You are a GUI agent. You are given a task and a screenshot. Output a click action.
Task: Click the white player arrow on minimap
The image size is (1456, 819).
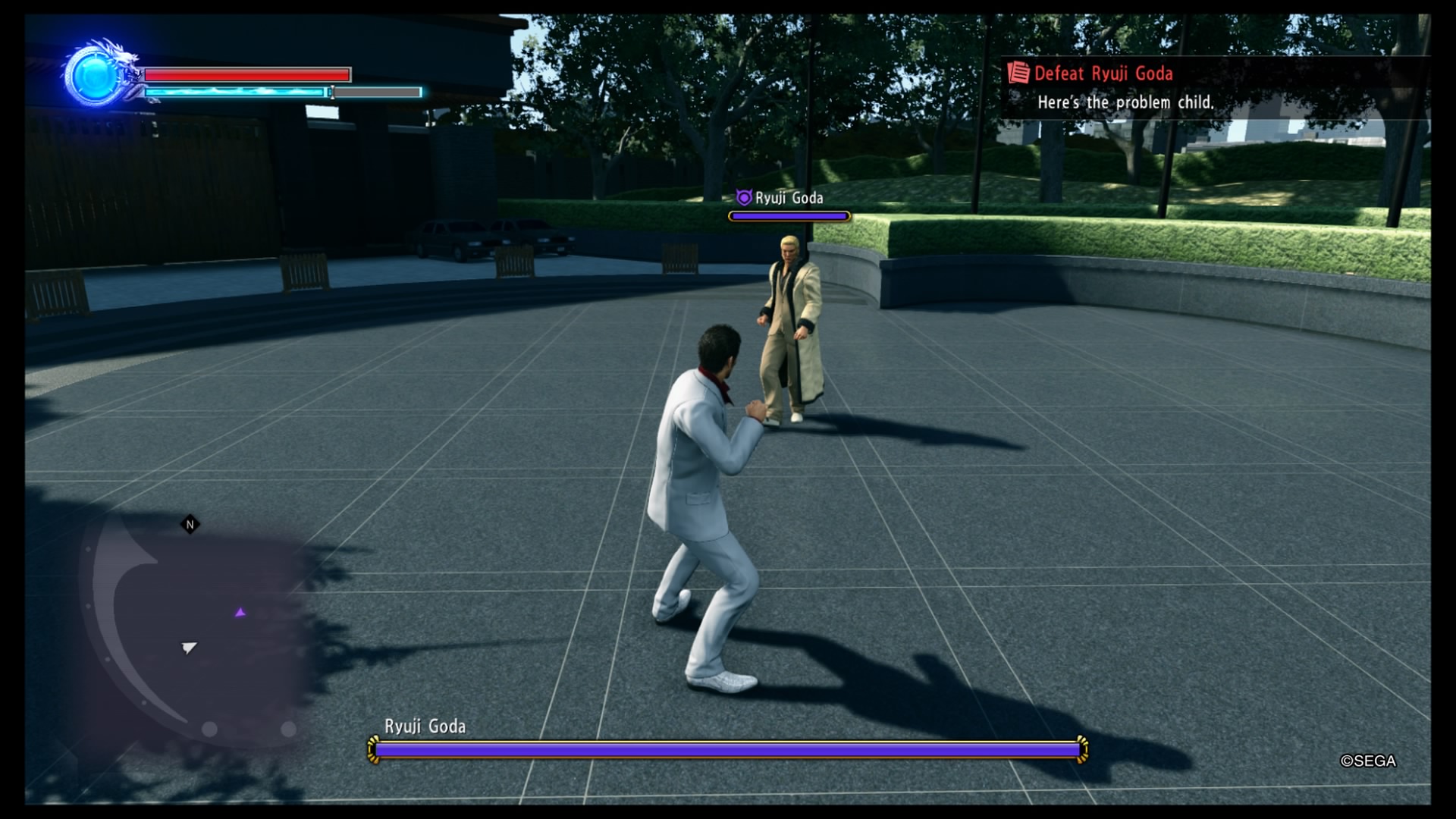tap(189, 647)
